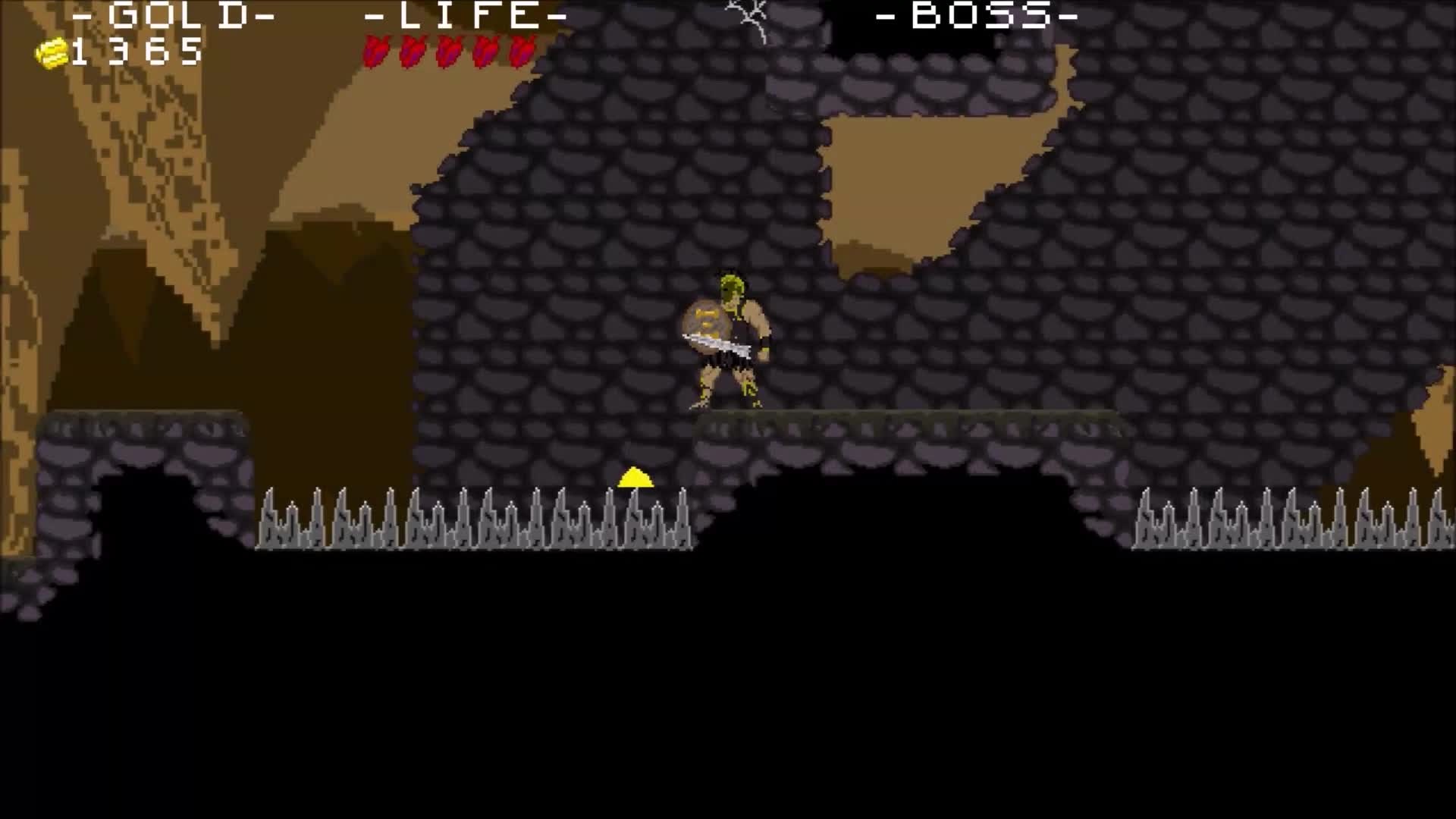Click the middle heart of the five hearts
This screenshot has width=1456, height=819.
click(449, 52)
